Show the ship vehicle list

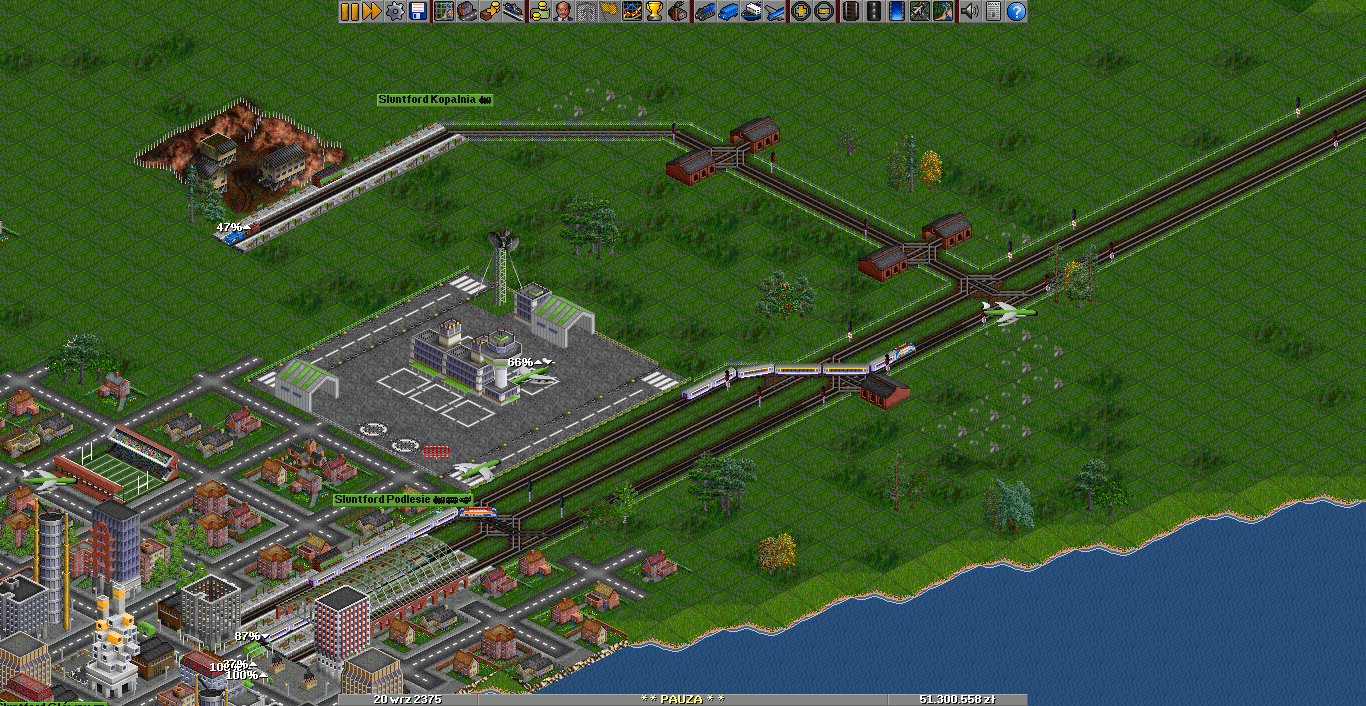[x=750, y=12]
